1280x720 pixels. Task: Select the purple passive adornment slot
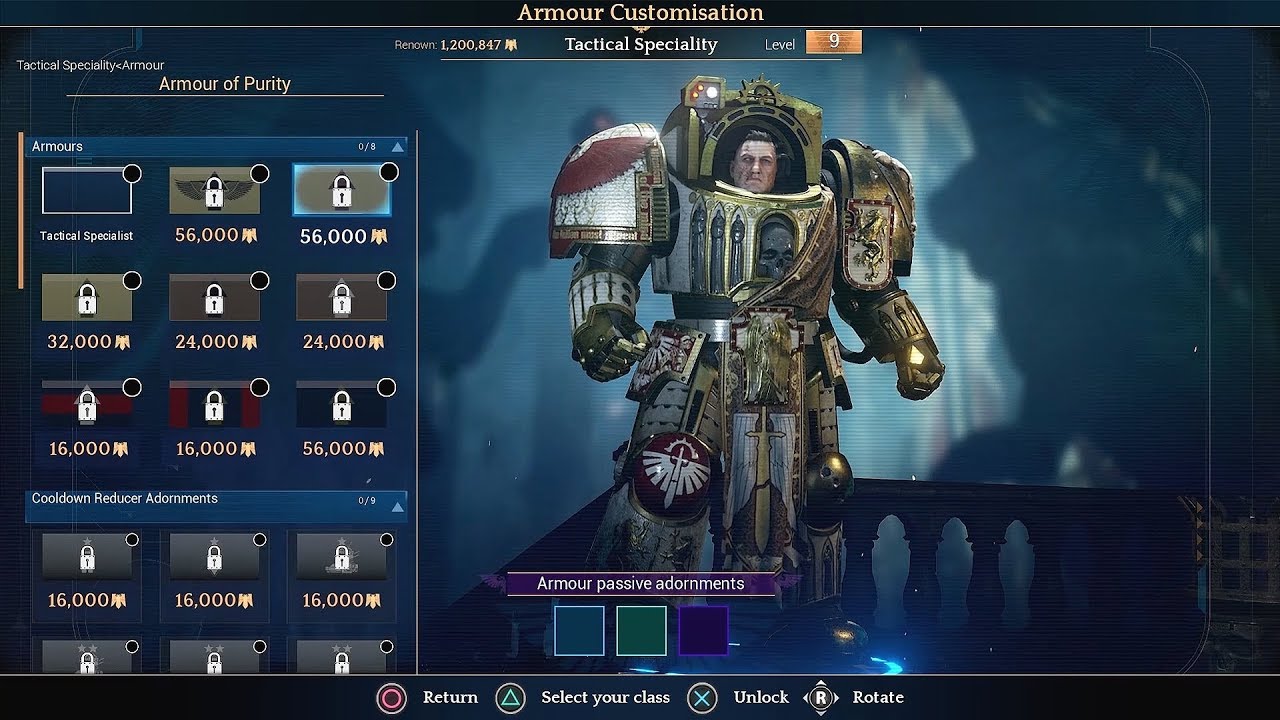click(703, 631)
